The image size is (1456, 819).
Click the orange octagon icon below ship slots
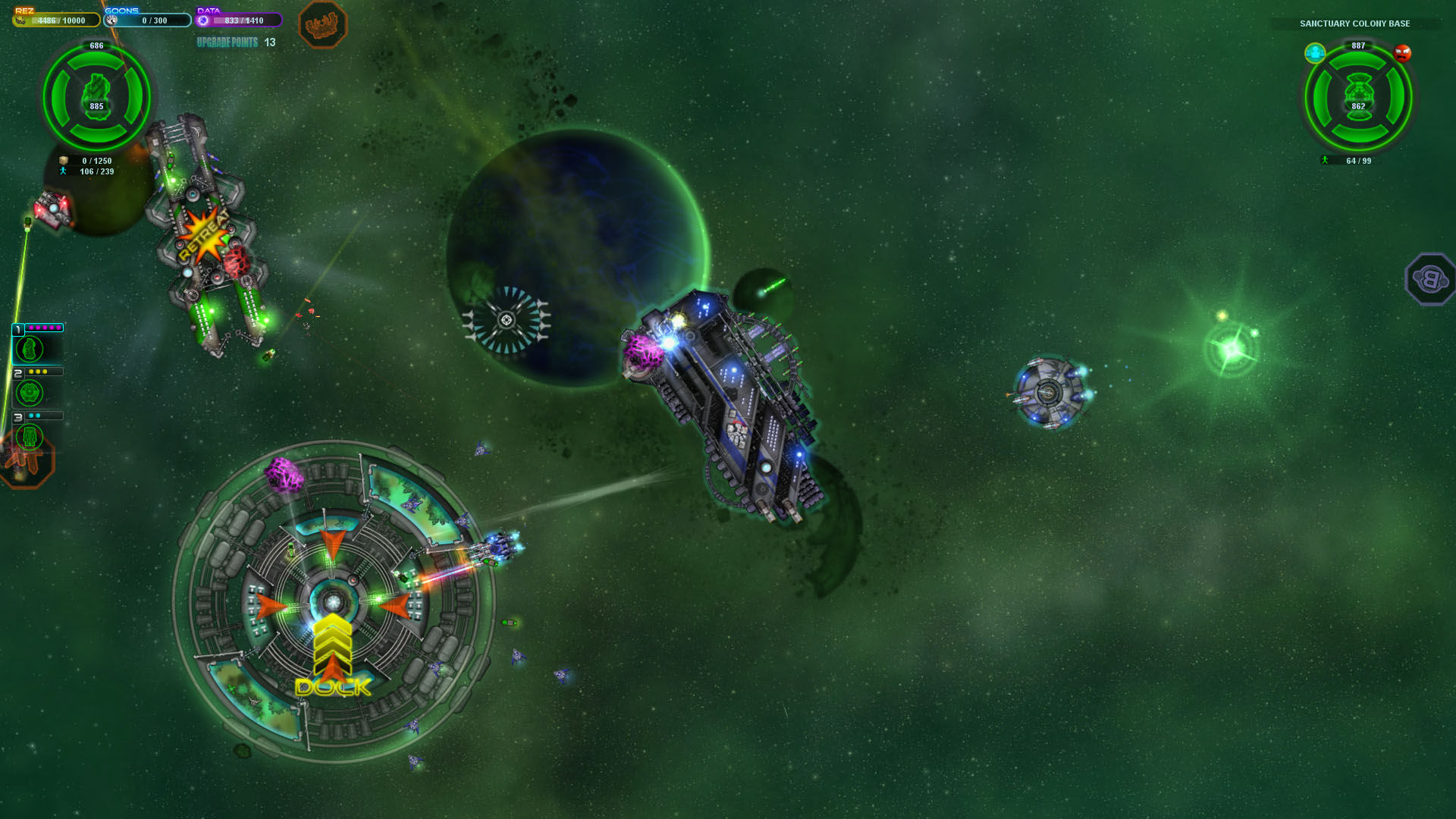[26, 463]
